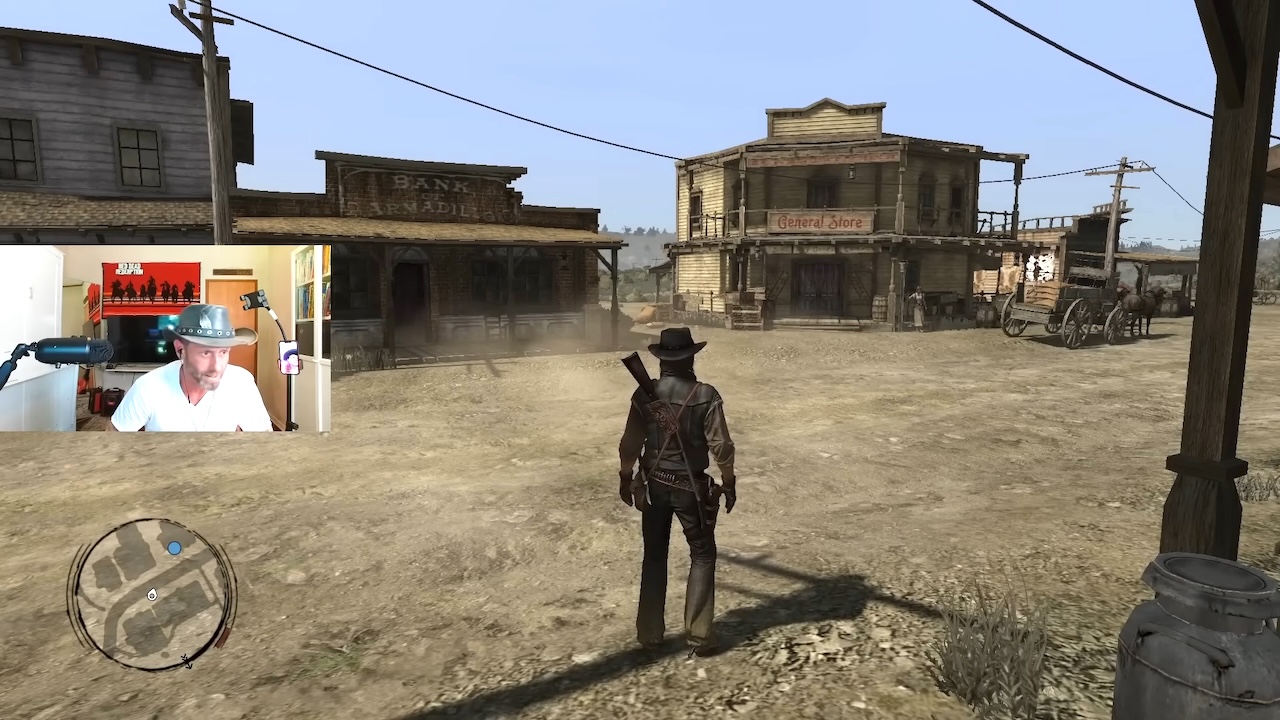The height and width of the screenshot is (720, 1280).
Task: Select the blue waypoint dot on the minimap
Action: 174,547
